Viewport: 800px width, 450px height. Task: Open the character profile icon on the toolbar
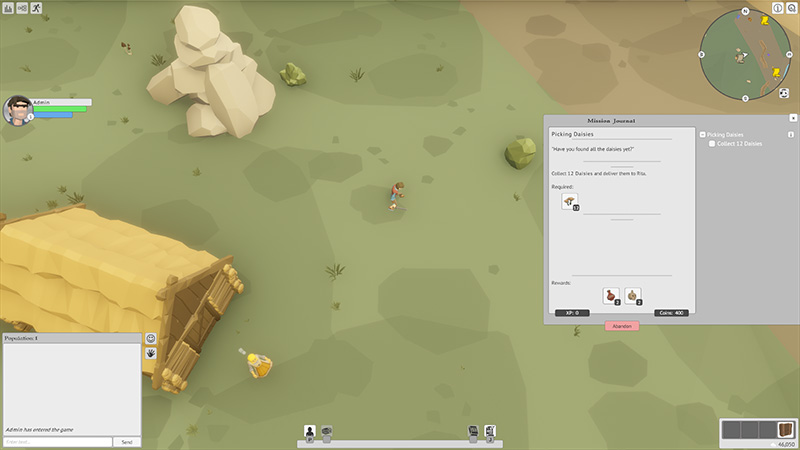[x=310, y=431]
